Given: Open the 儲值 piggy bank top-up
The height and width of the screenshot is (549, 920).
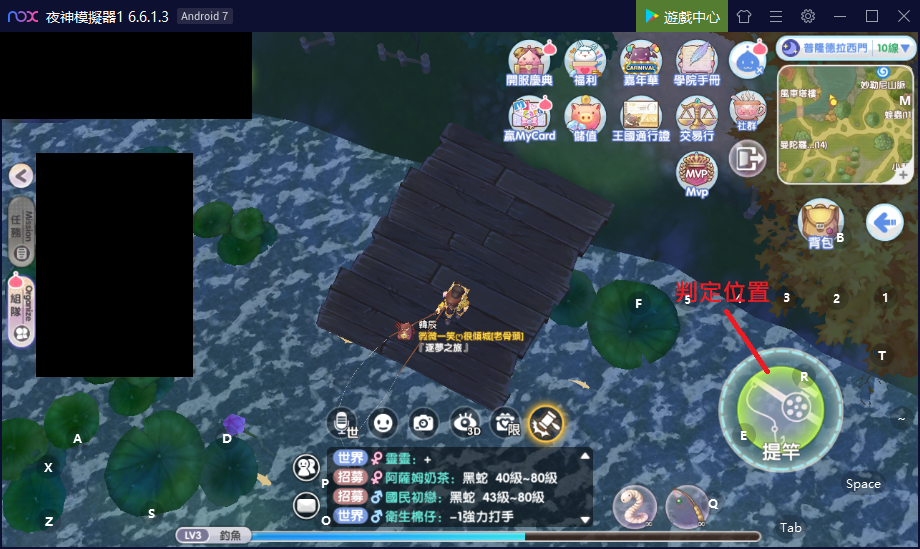Looking at the screenshot, I should 585,118.
